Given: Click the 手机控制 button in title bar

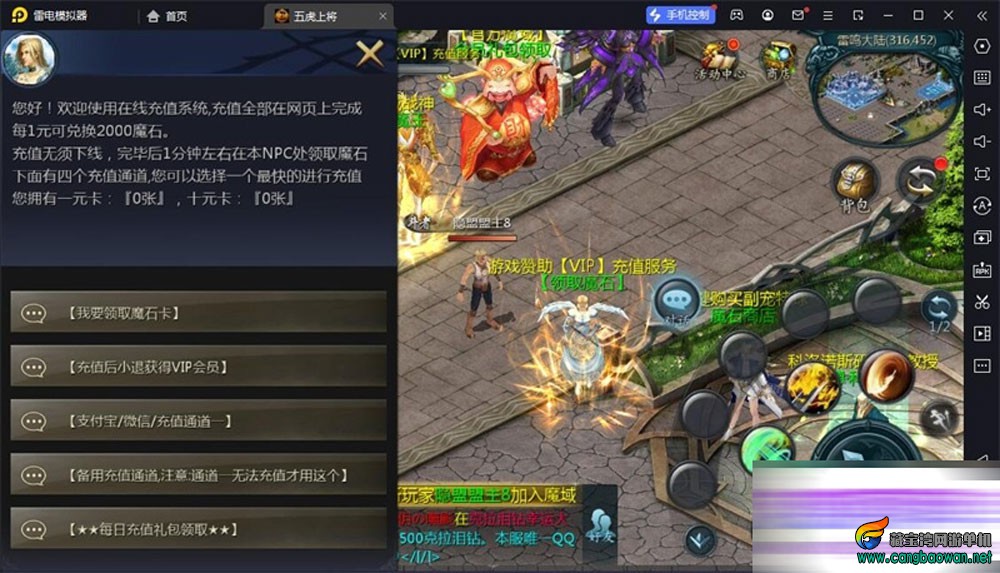Looking at the screenshot, I should (x=680, y=15).
